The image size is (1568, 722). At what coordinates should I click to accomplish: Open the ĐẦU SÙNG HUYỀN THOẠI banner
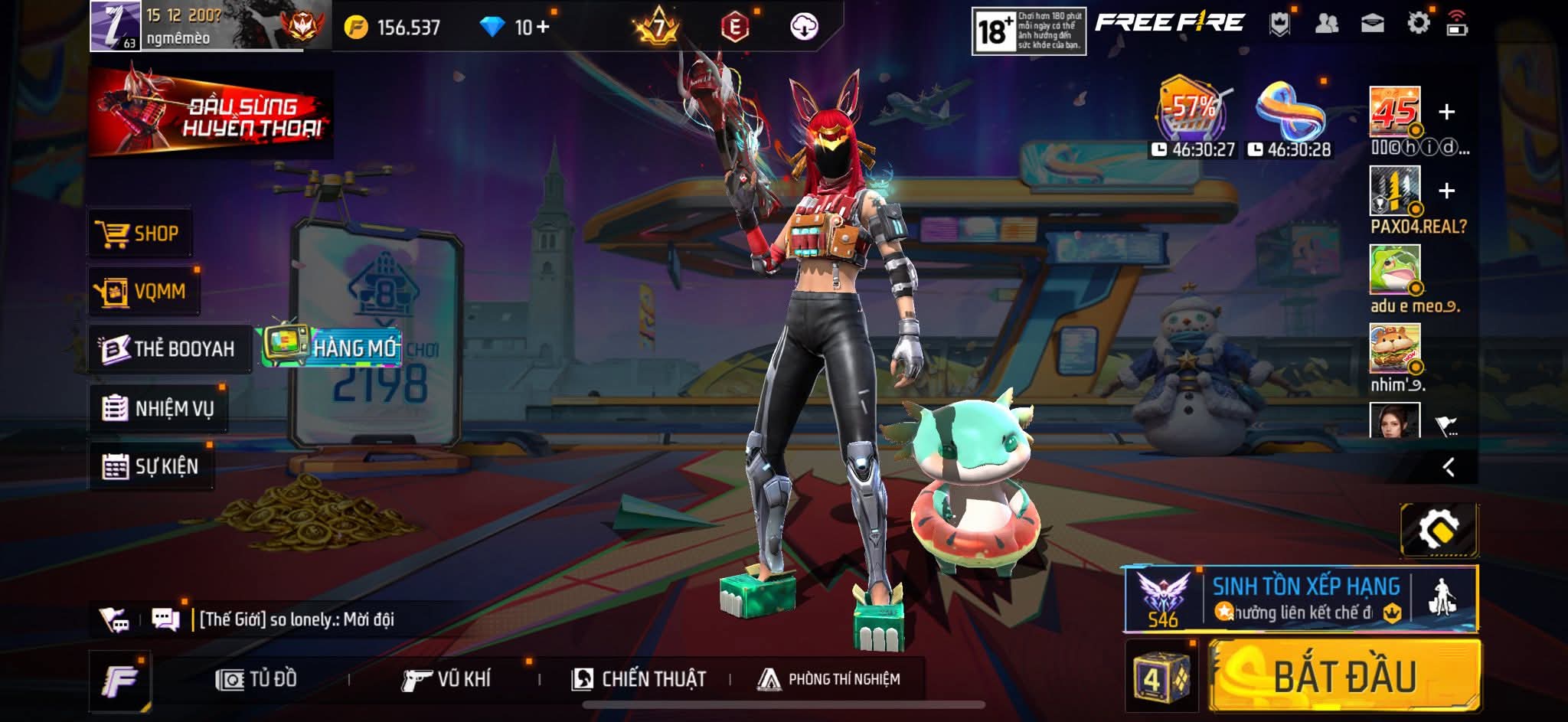coord(211,115)
